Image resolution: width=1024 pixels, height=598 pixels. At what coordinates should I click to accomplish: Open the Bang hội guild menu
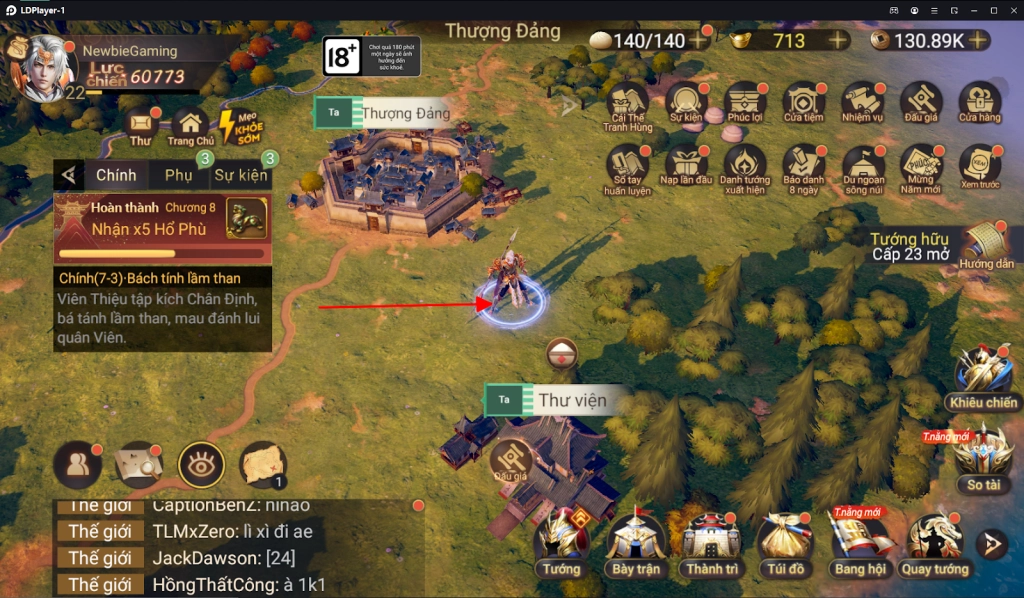coord(859,542)
